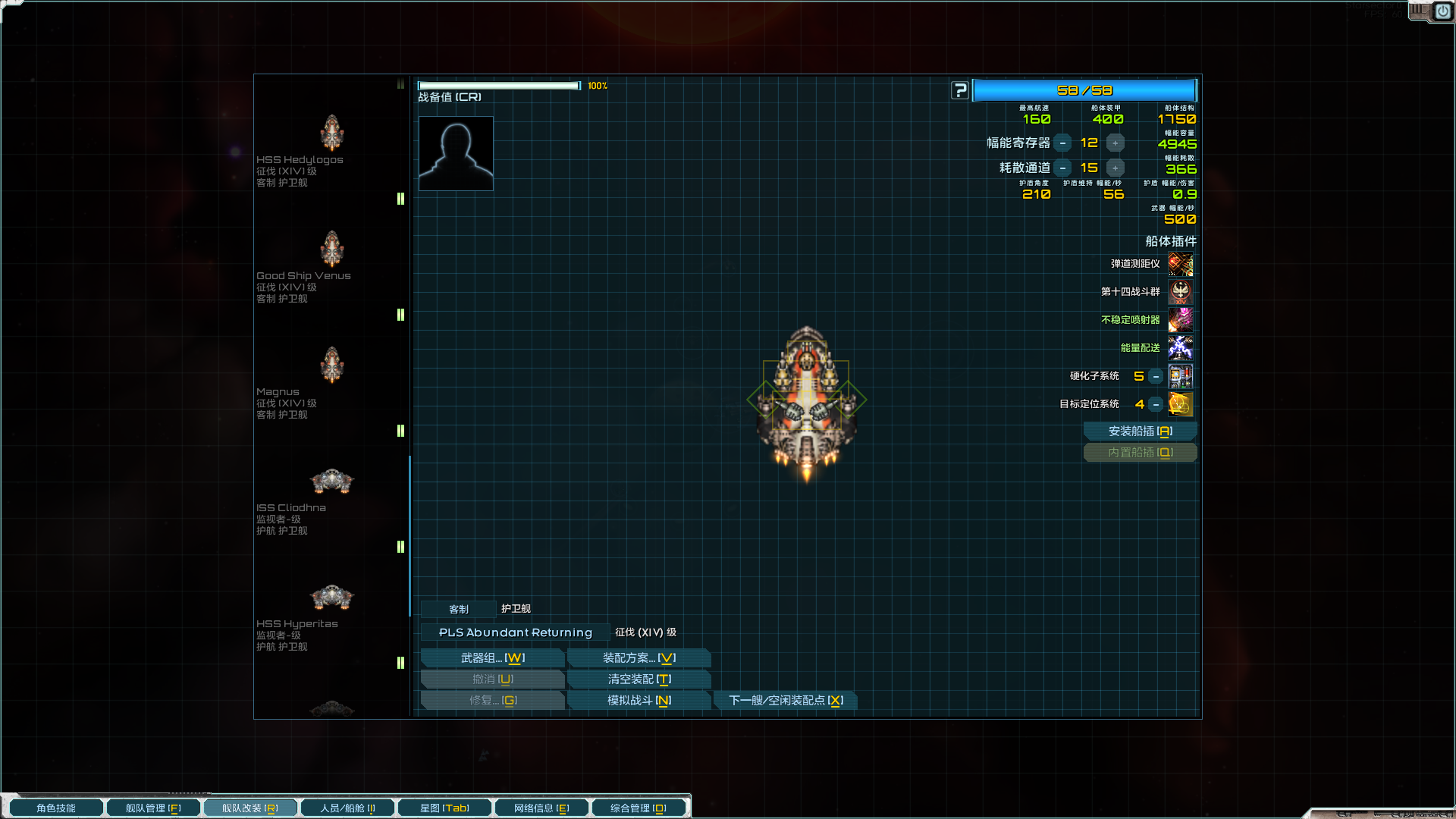Remove one 耗散通道 vent with minus
This screenshot has height=819, width=1456.
point(1062,168)
